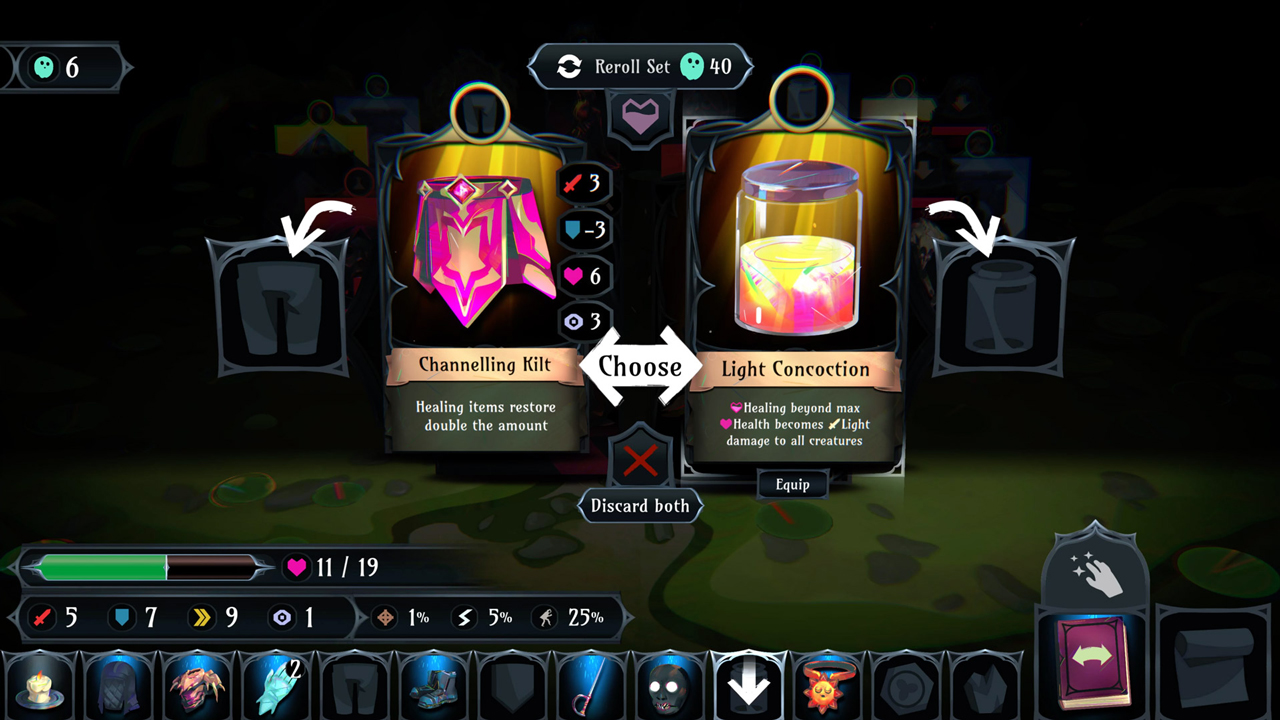Select the candle item in the hotbar
1280x720 pixels.
[x=40, y=687]
